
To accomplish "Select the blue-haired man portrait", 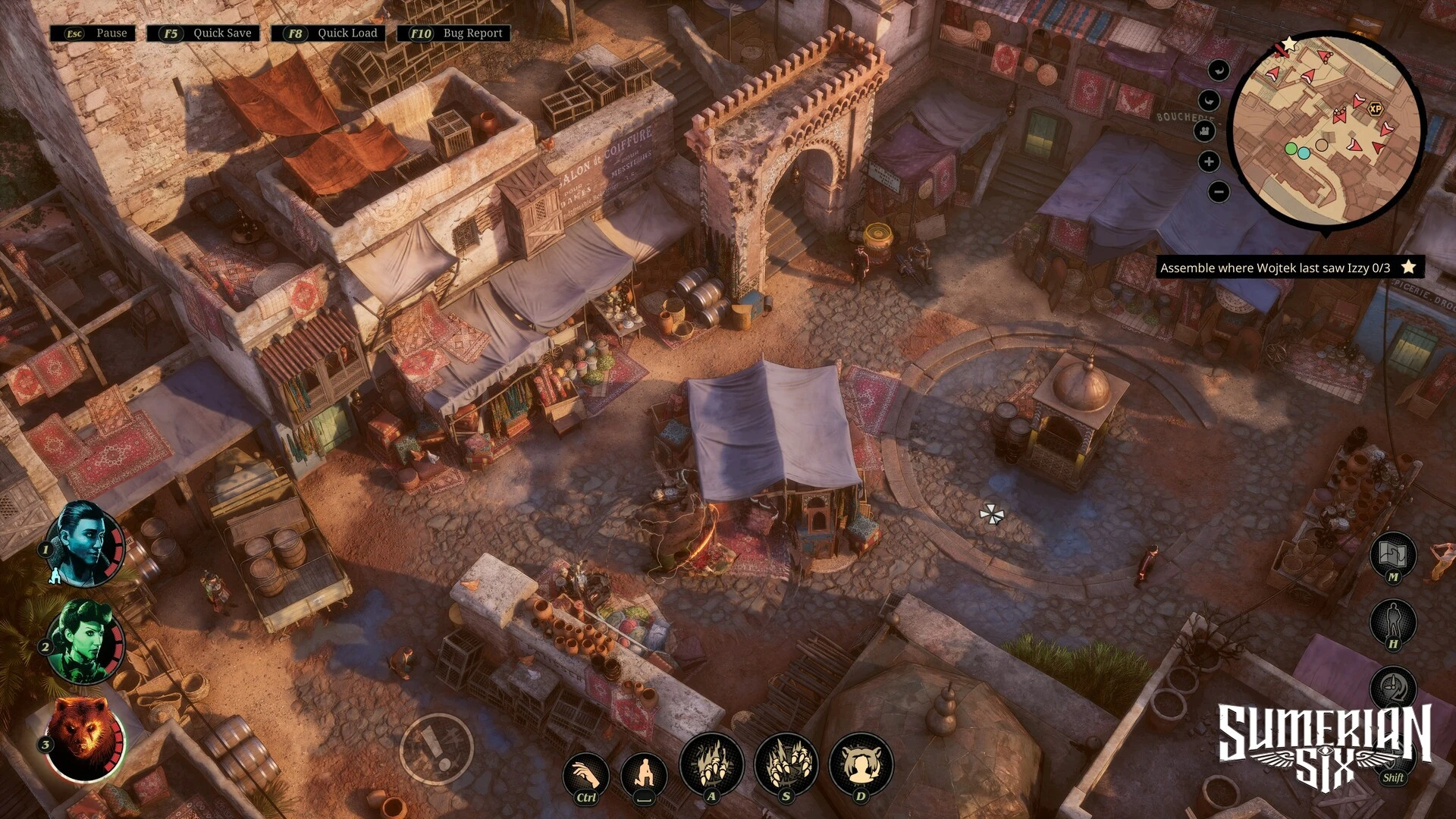I will tap(83, 543).
